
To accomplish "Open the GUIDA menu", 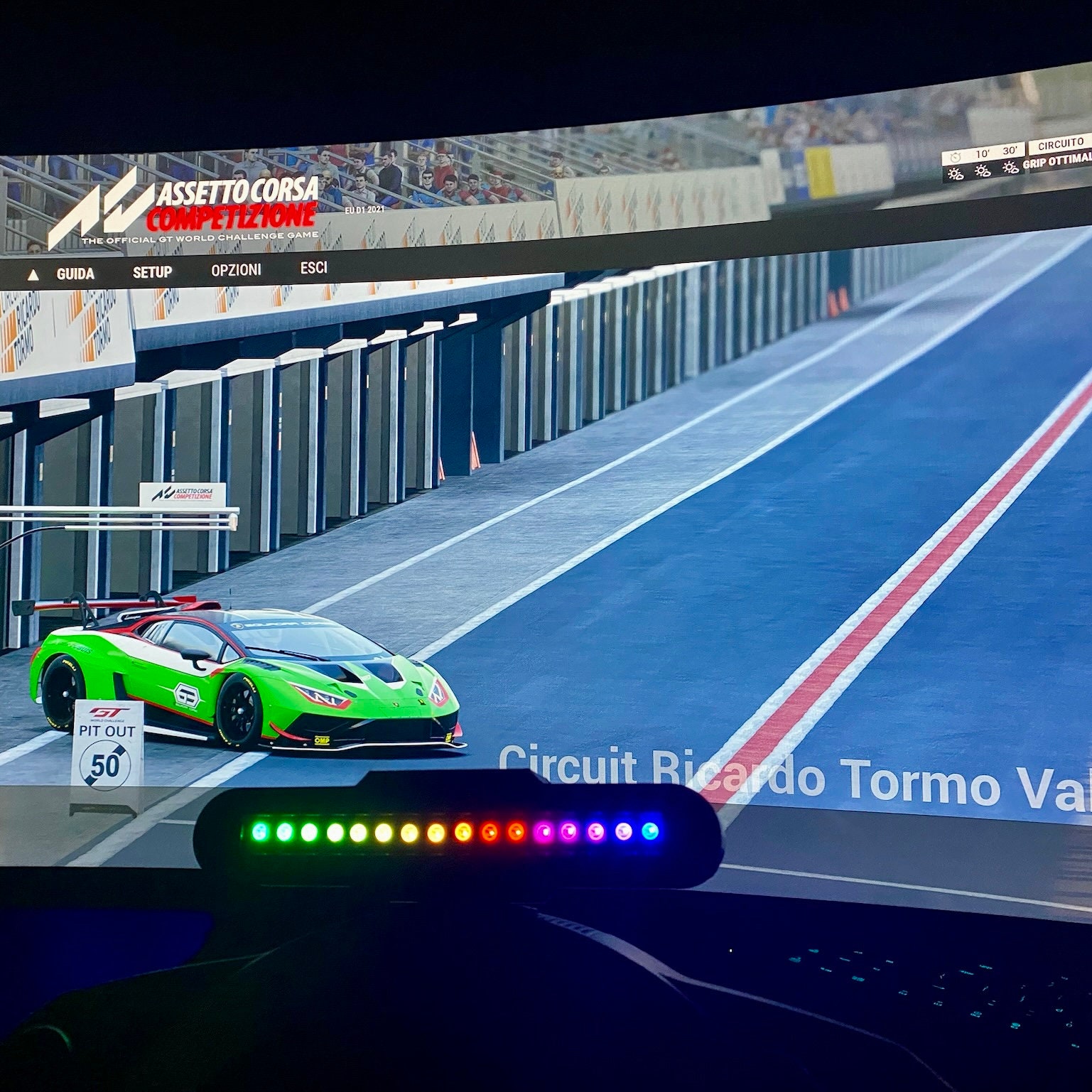I will (x=75, y=273).
